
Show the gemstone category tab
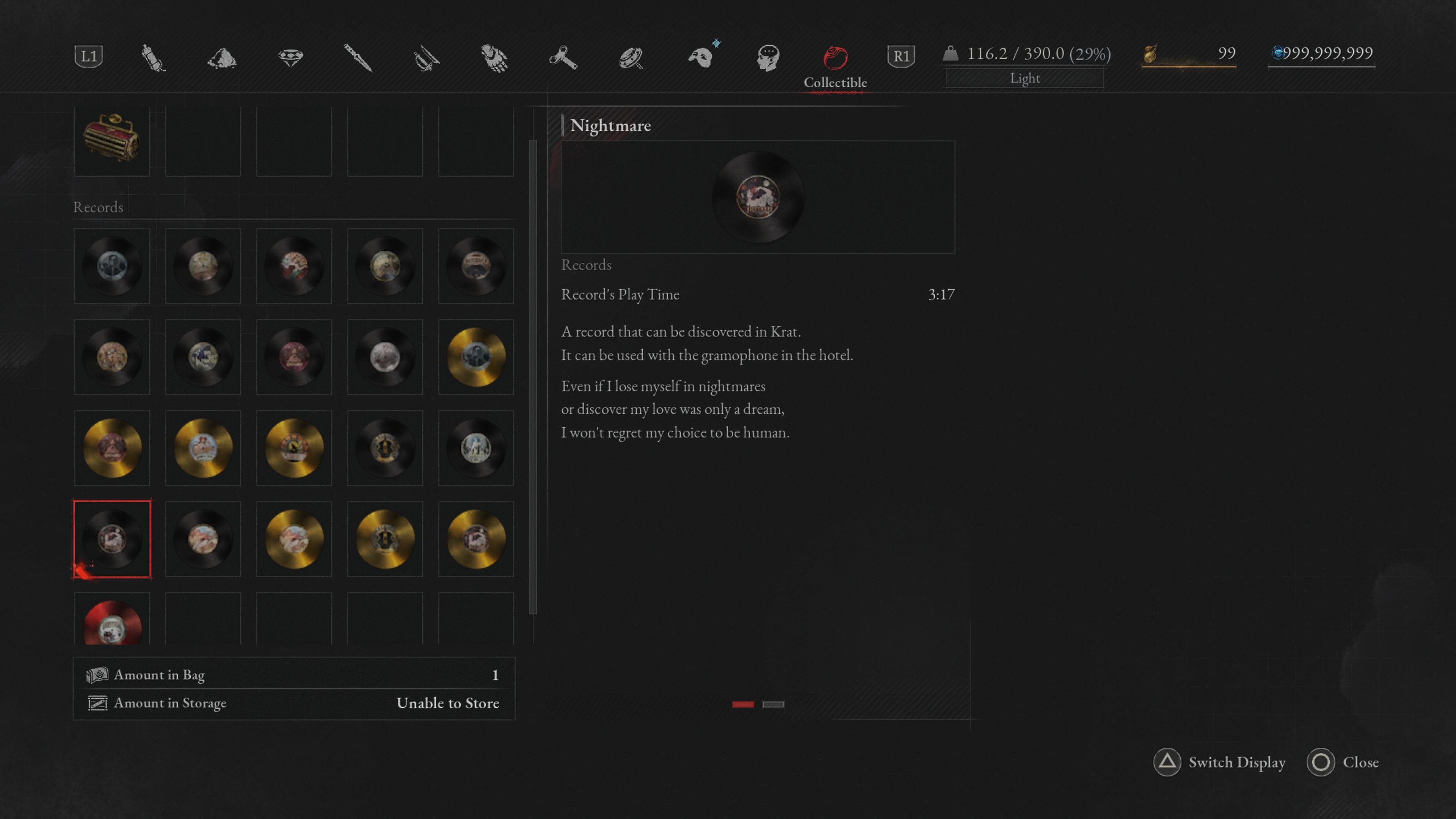click(x=290, y=58)
